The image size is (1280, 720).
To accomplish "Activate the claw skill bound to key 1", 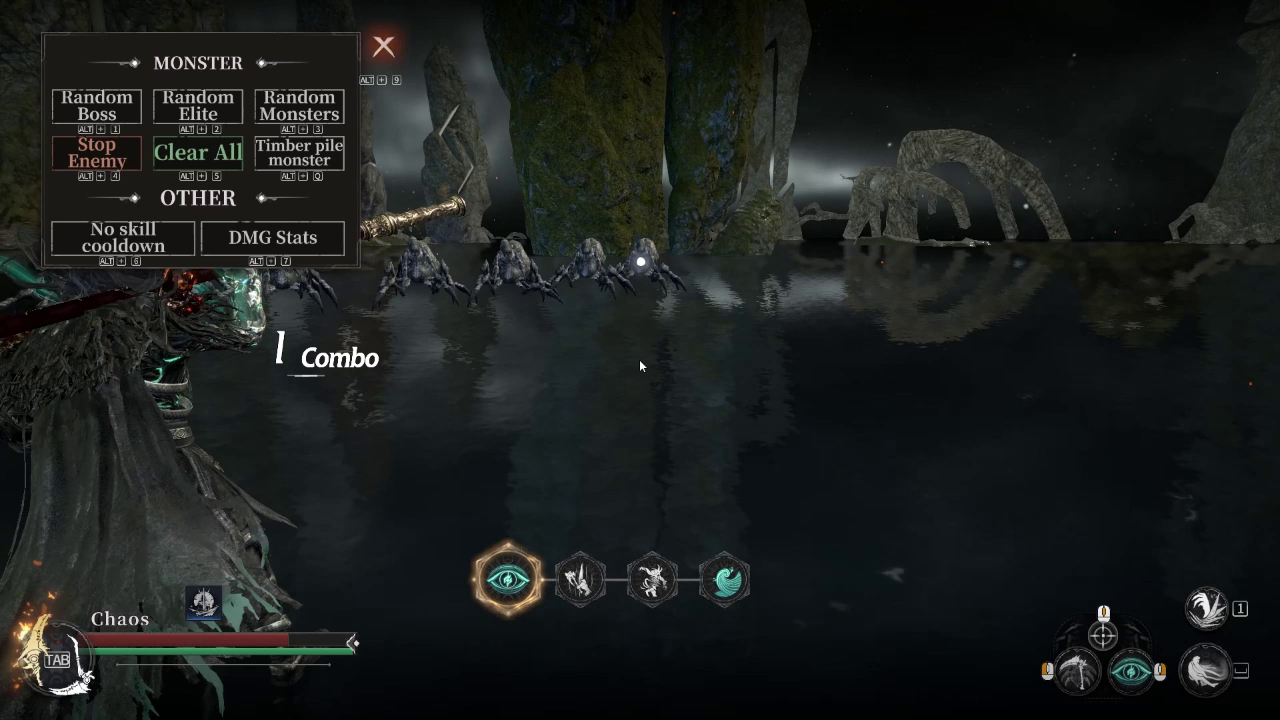I will [x=1206, y=608].
